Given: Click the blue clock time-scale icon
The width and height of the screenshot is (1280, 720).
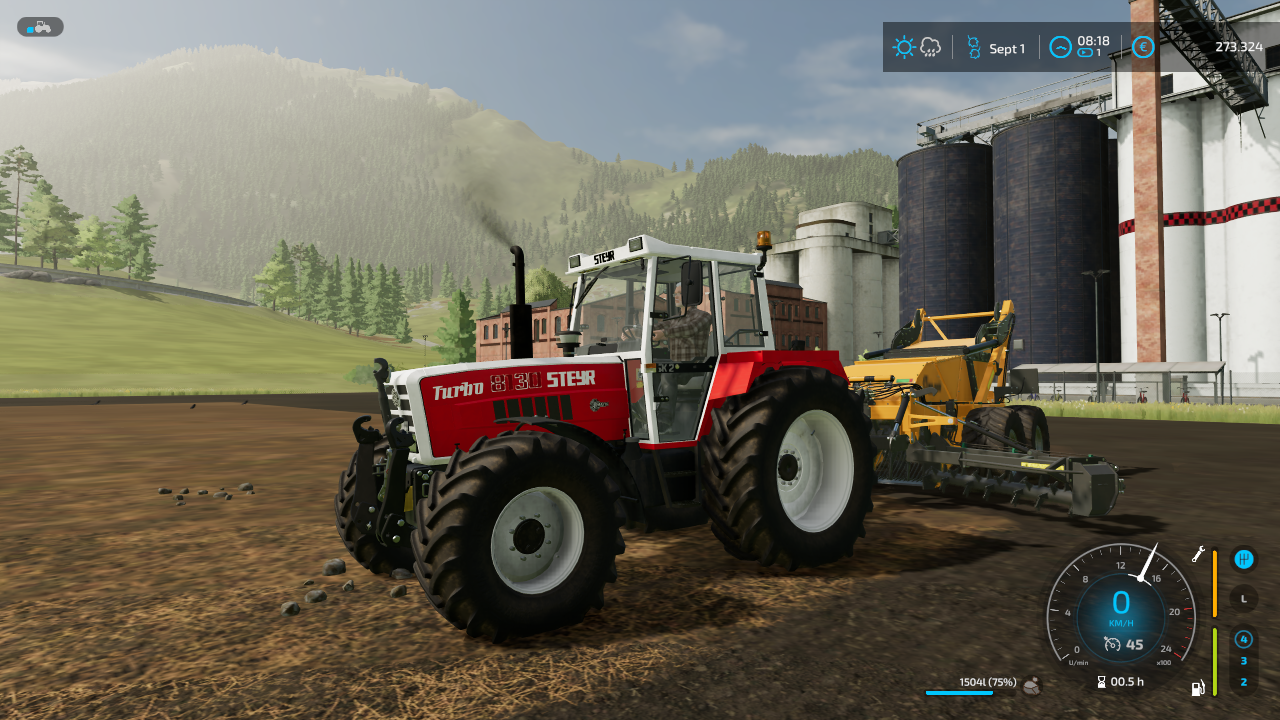Looking at the screenshot, I should (1060, 47).
